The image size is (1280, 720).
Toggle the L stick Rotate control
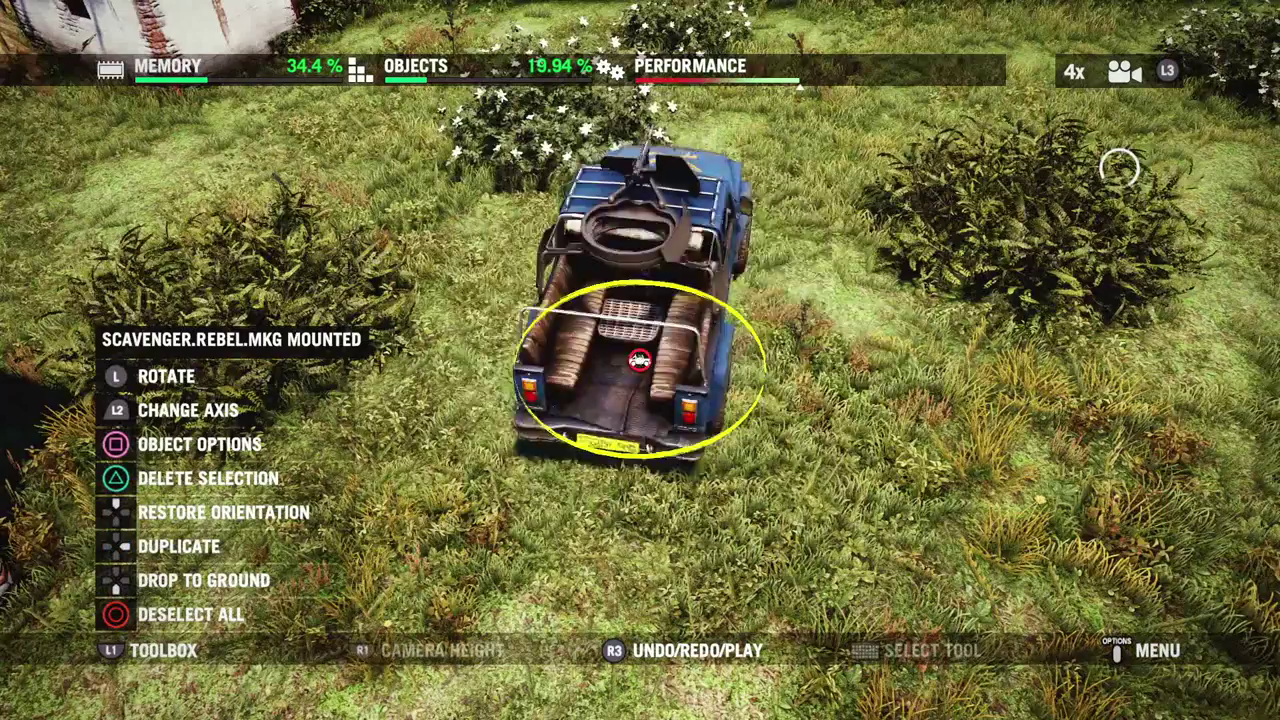115,376
